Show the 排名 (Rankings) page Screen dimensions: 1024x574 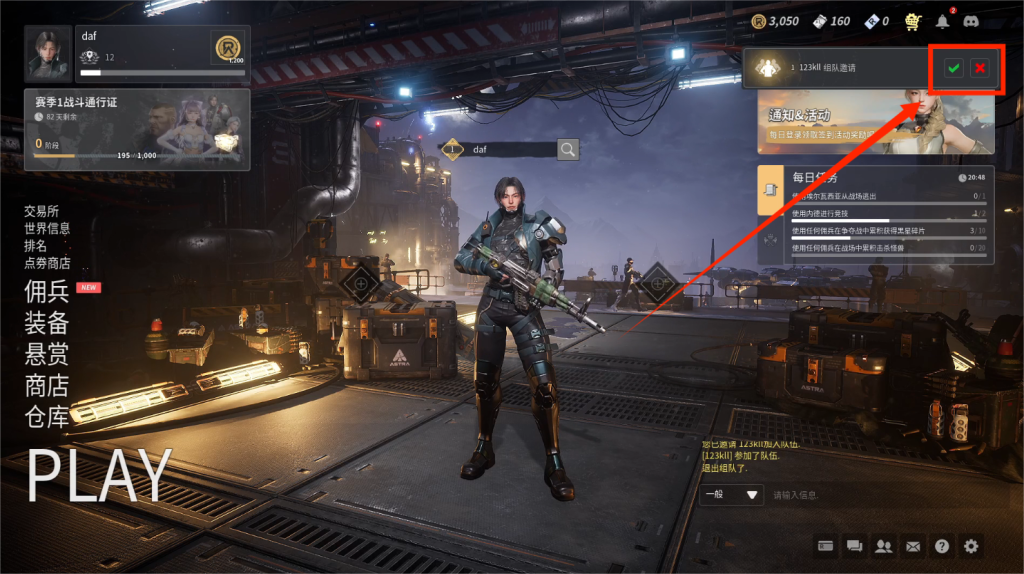pyautogui.click(x=35, y=245)
